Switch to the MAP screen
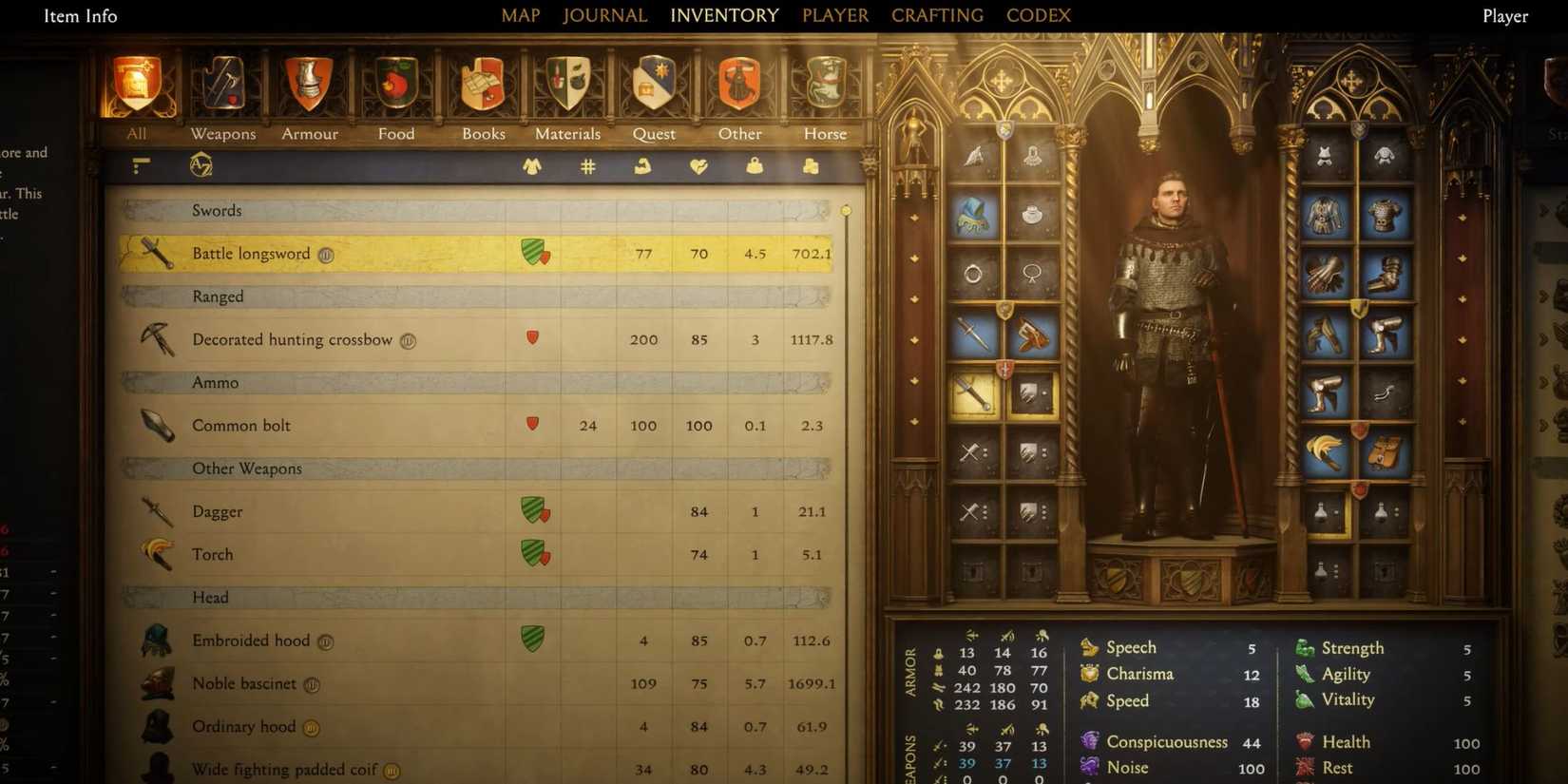Image resolution: width=1568 pixels, height=784 pixels. pyautogui.click(x=520, y=15)
